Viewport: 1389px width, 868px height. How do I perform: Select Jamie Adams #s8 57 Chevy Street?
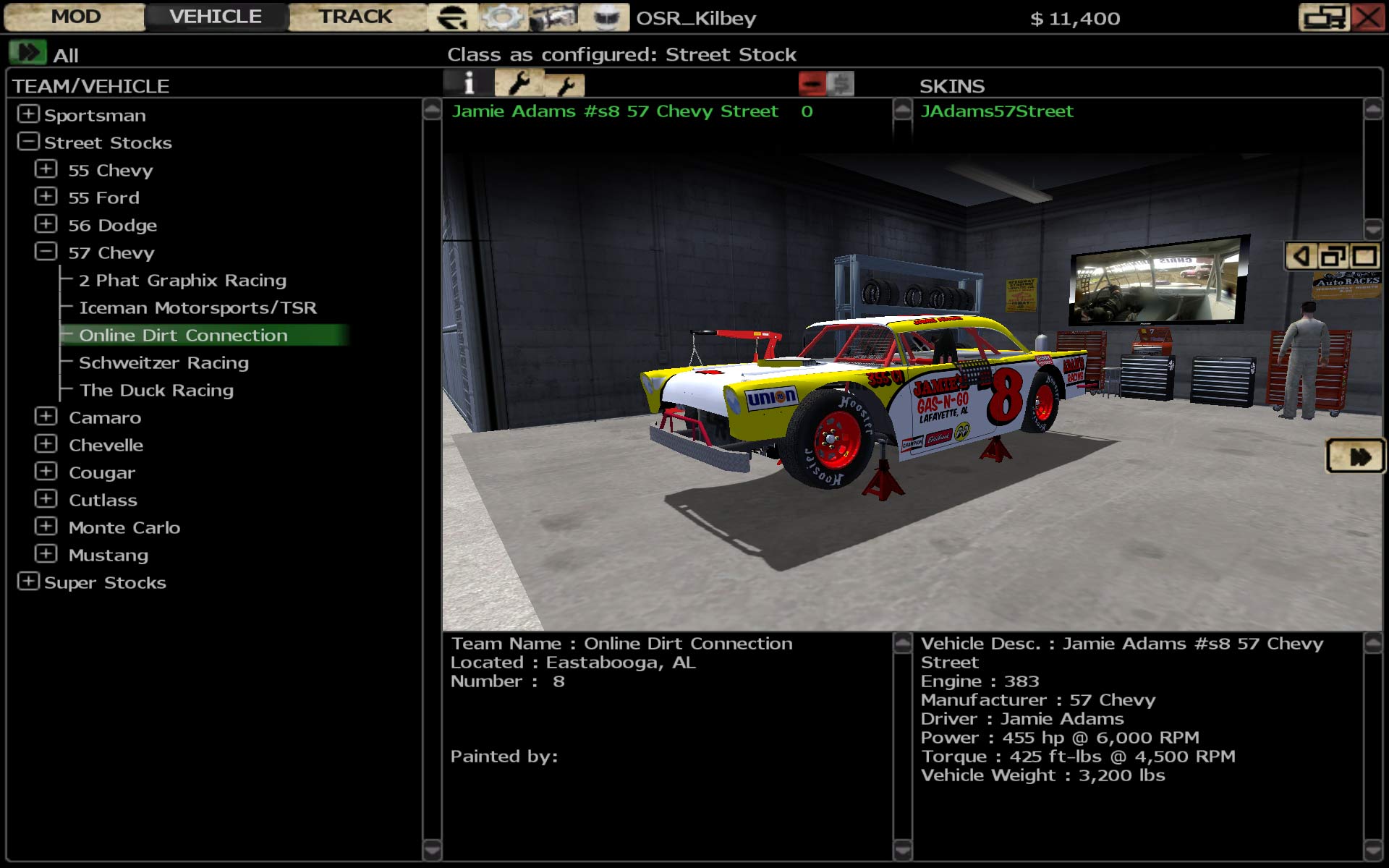coord(615,111)
